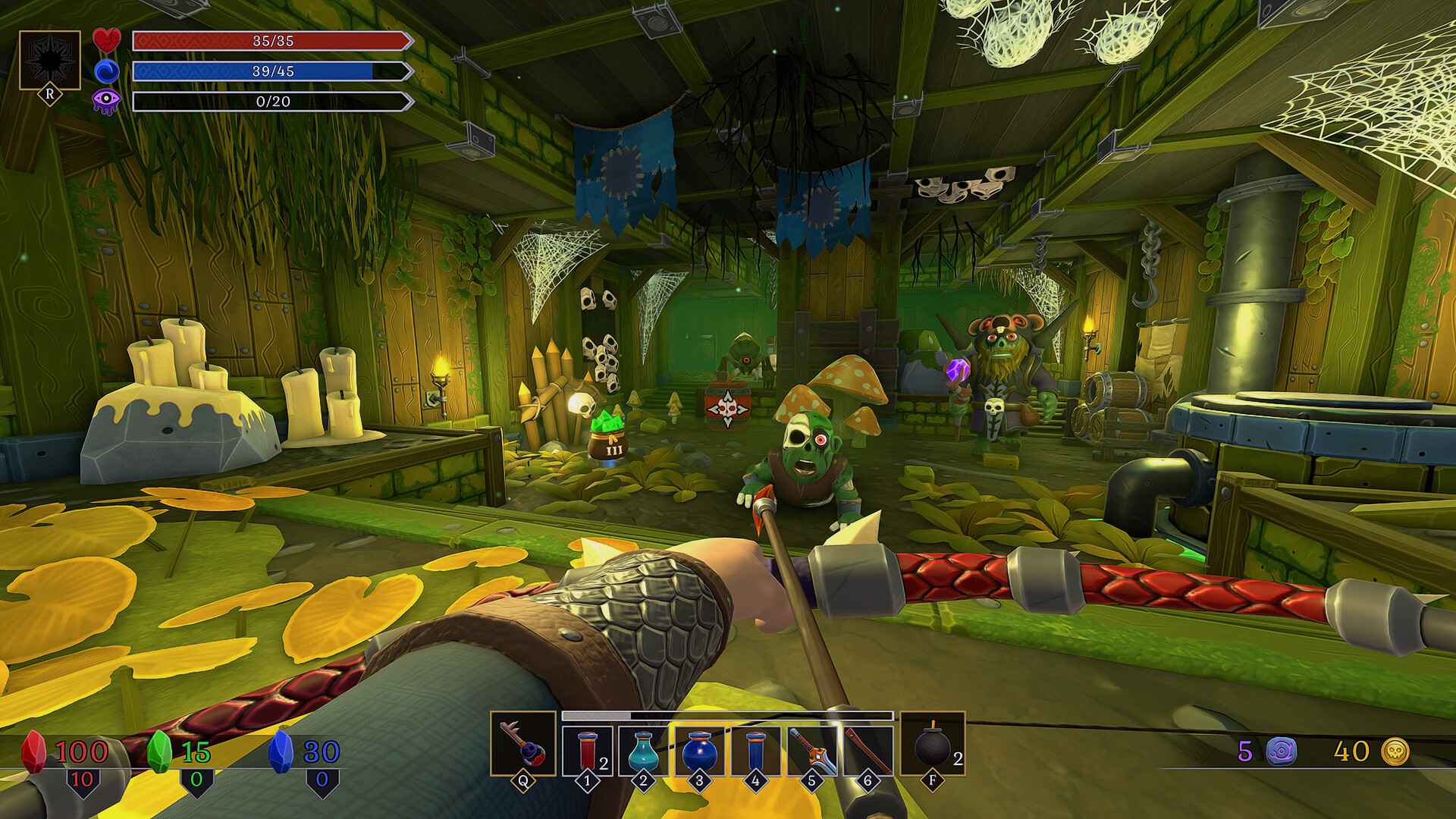Click the purple dripping eye icon
This screenshot has width=1456, height=819.
coord(106,102)
